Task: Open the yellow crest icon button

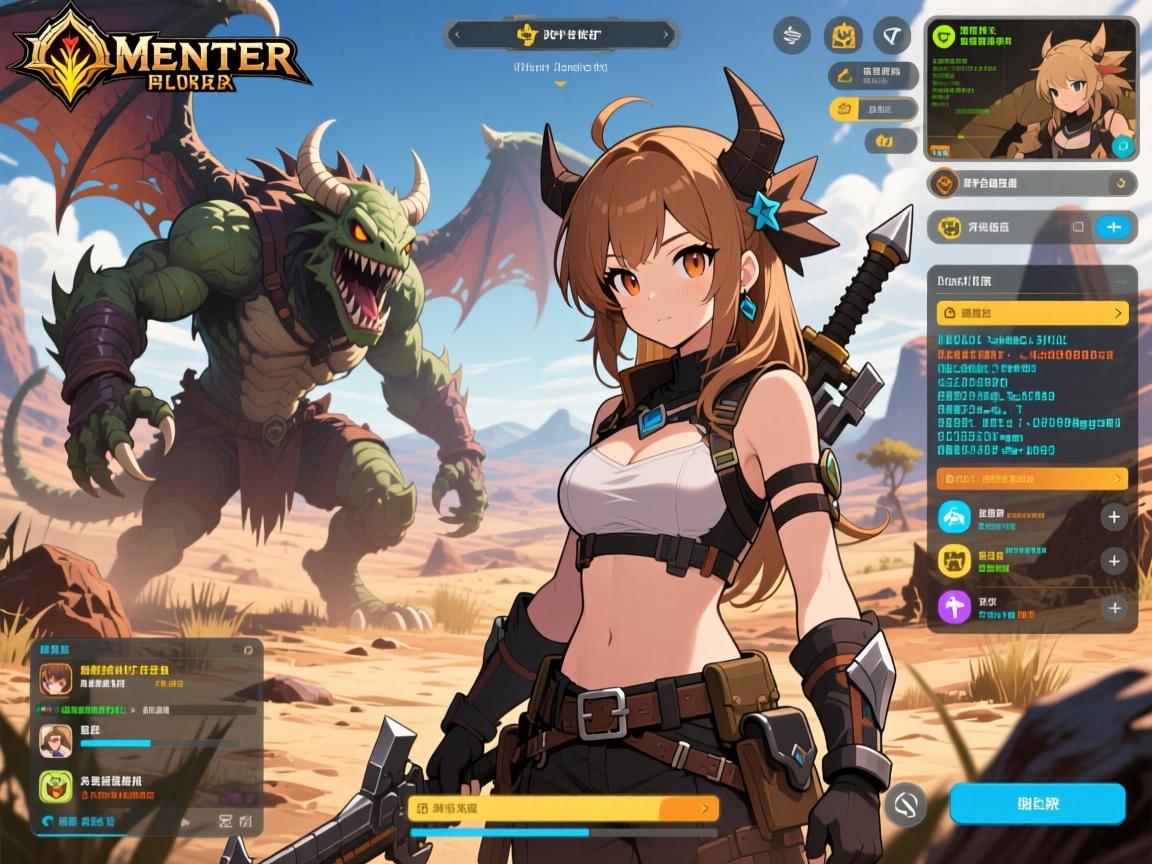Action: (x=843, y=36)
